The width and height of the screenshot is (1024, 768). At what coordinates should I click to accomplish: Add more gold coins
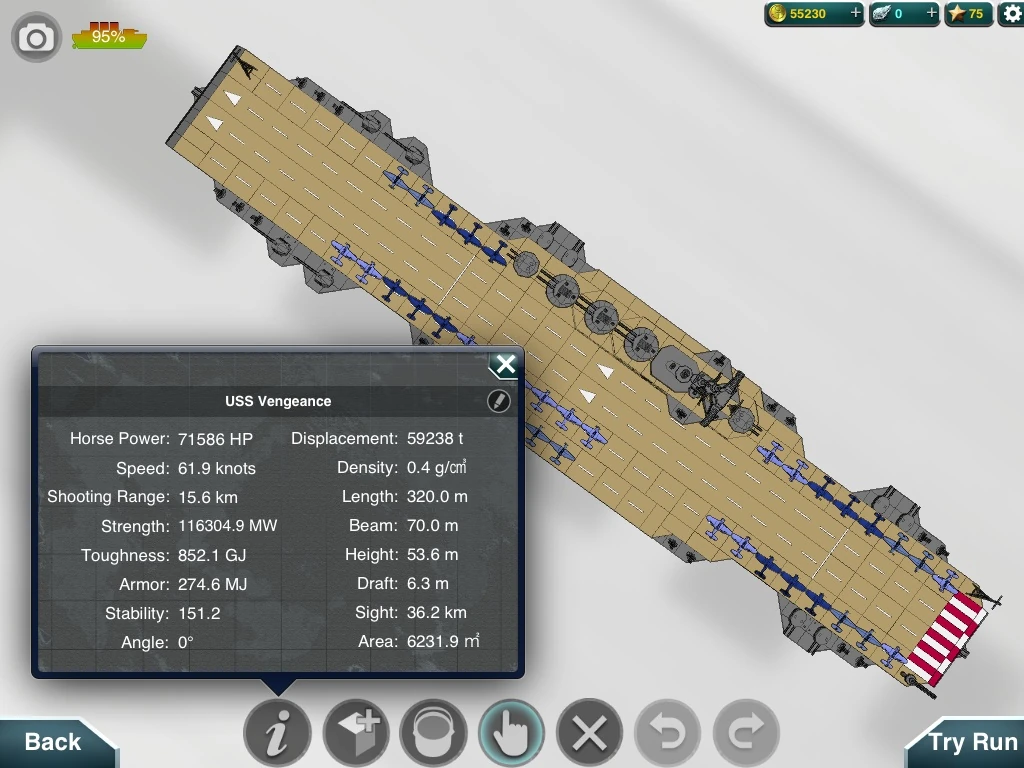855,14
